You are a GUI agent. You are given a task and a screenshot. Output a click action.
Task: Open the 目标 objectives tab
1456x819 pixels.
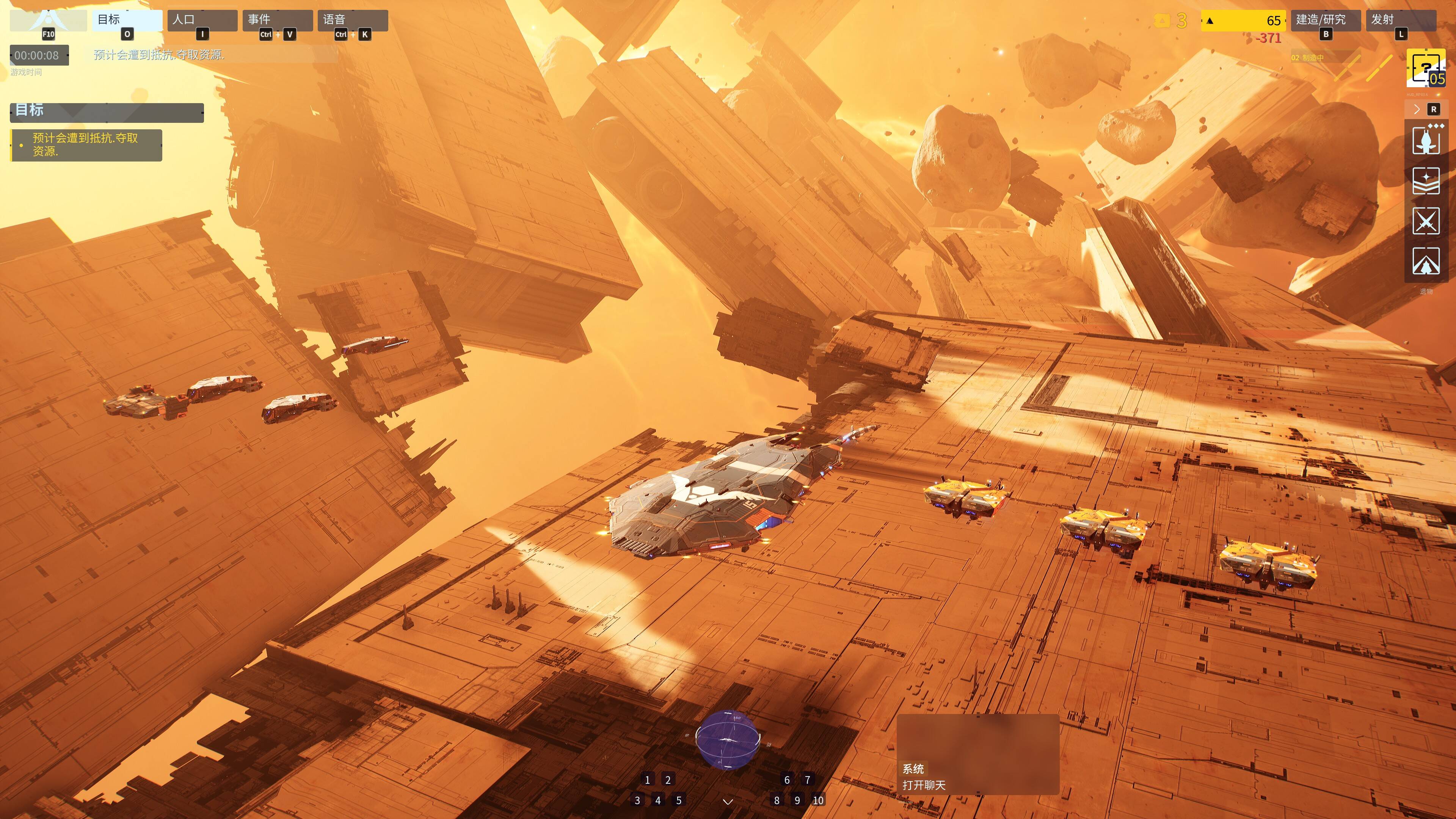[127, 20]
